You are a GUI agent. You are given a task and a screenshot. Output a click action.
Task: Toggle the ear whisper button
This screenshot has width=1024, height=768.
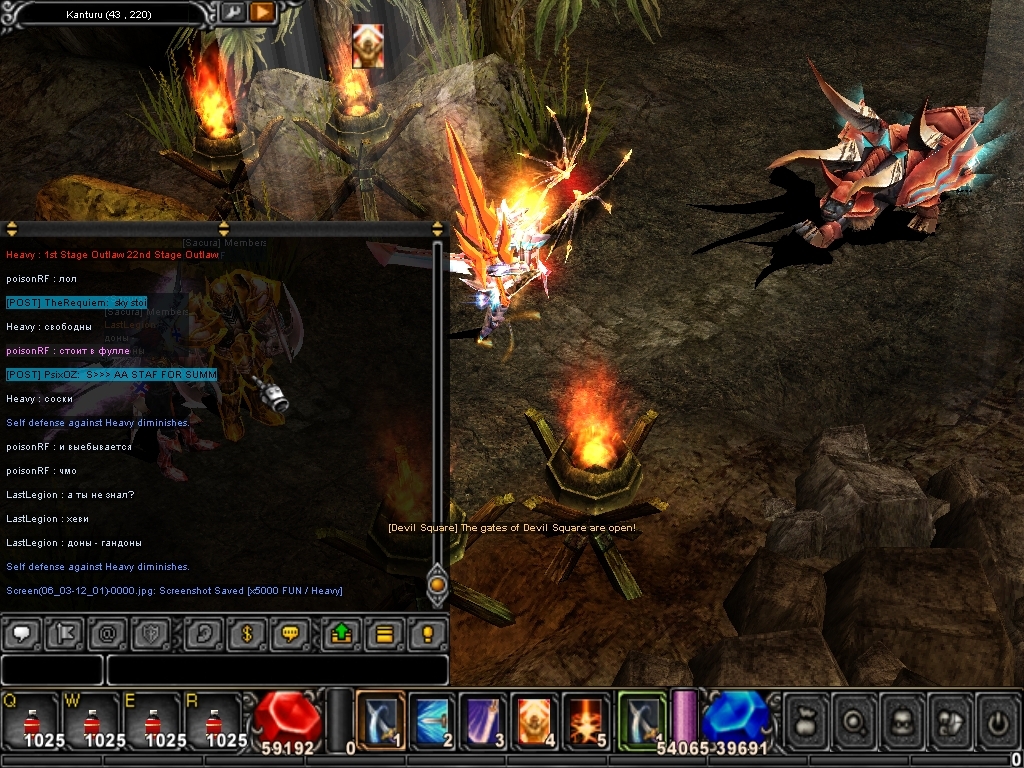(204, 634)
